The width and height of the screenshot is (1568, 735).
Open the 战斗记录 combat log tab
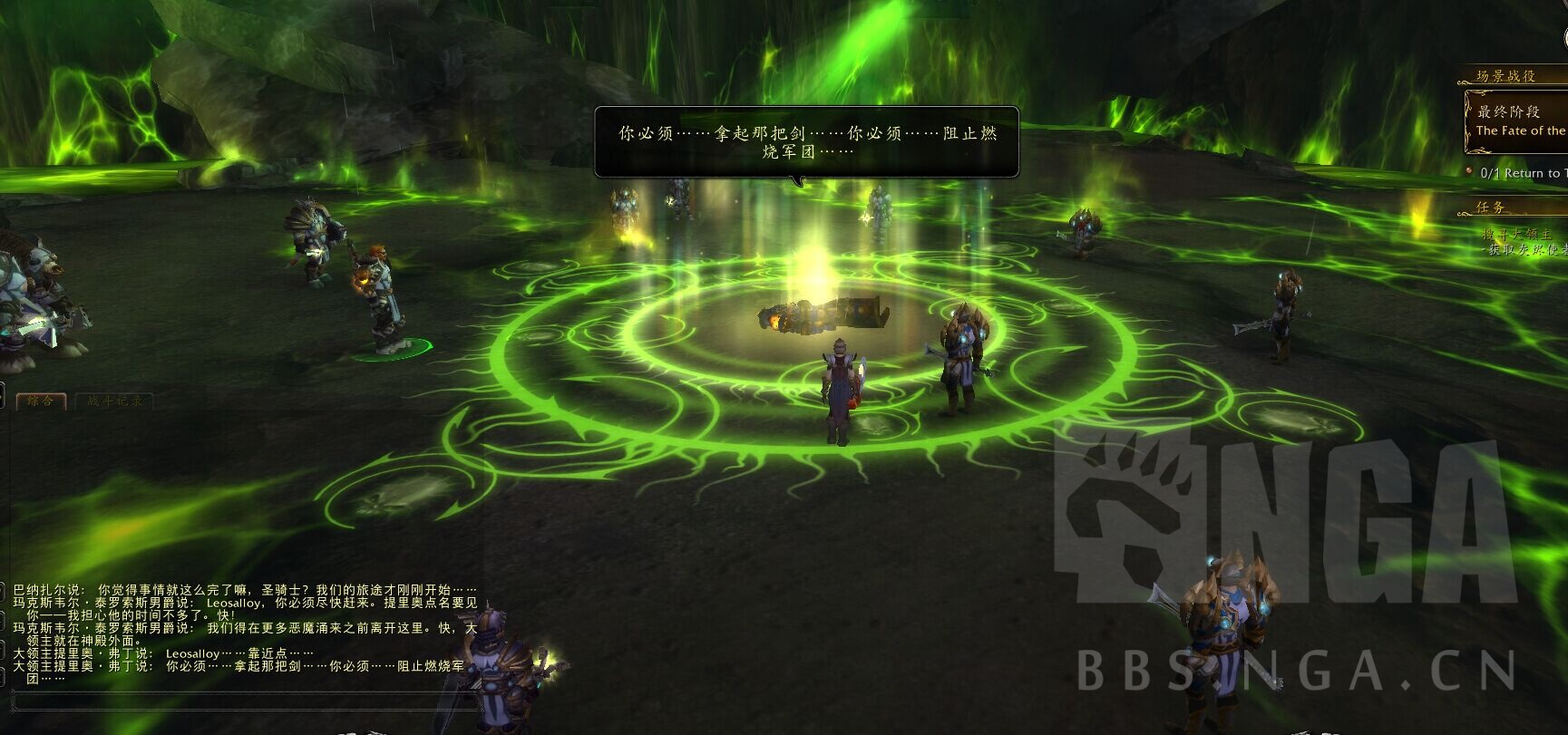[114, 401]
